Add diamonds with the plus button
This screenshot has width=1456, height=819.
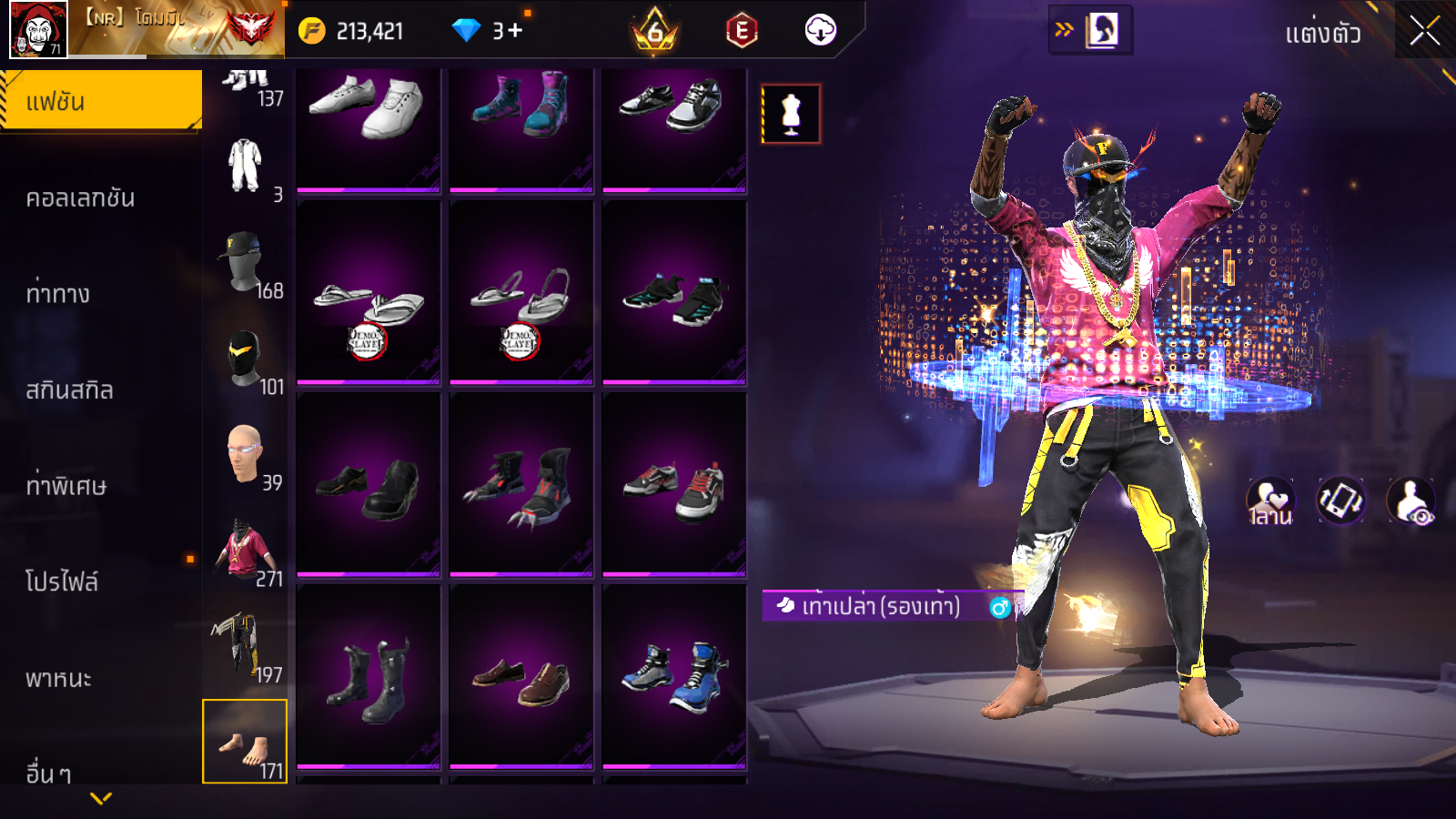515,31
